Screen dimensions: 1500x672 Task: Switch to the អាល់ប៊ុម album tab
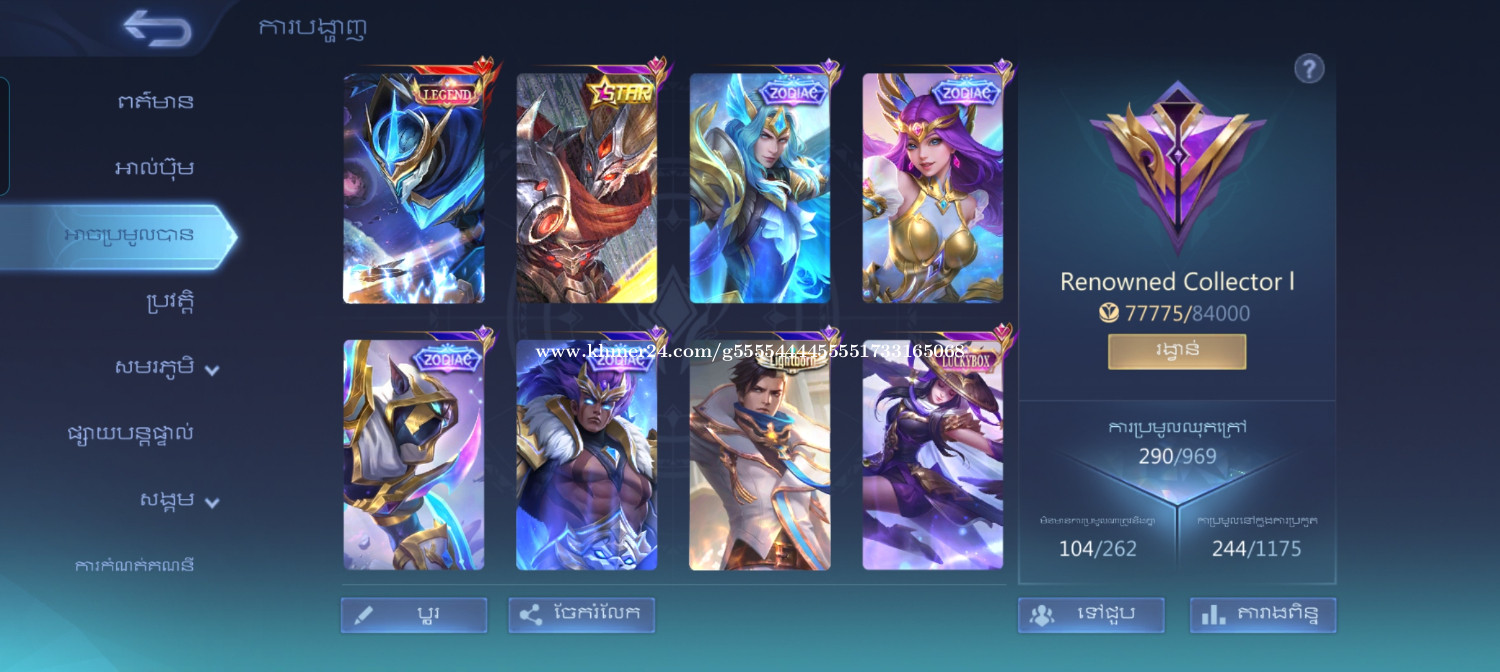coord(154,168)
